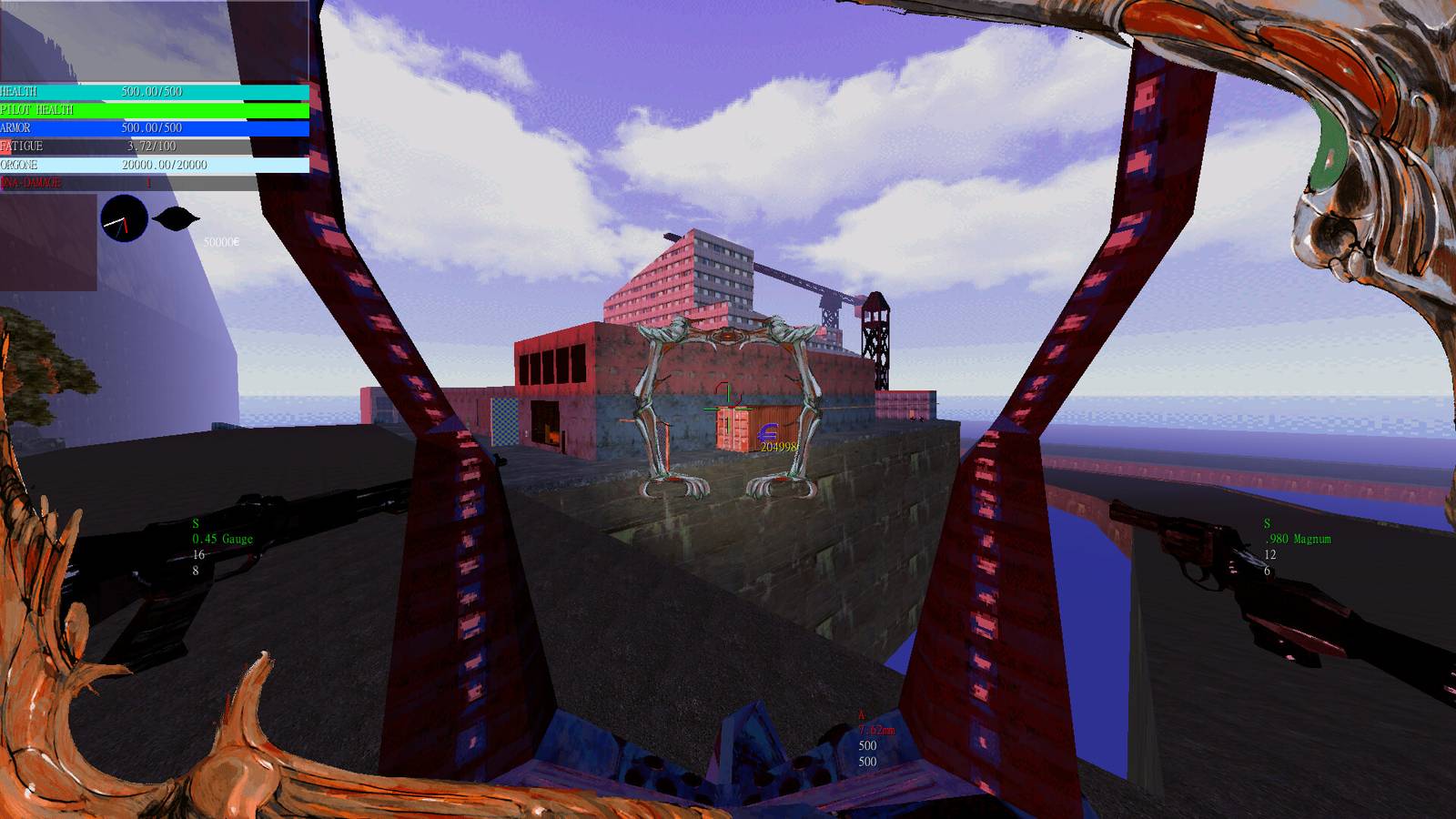Toggle fire mode S on .980 Magnum
The height and width of the screenshot is (819, 1456).
coord(1266,522)
